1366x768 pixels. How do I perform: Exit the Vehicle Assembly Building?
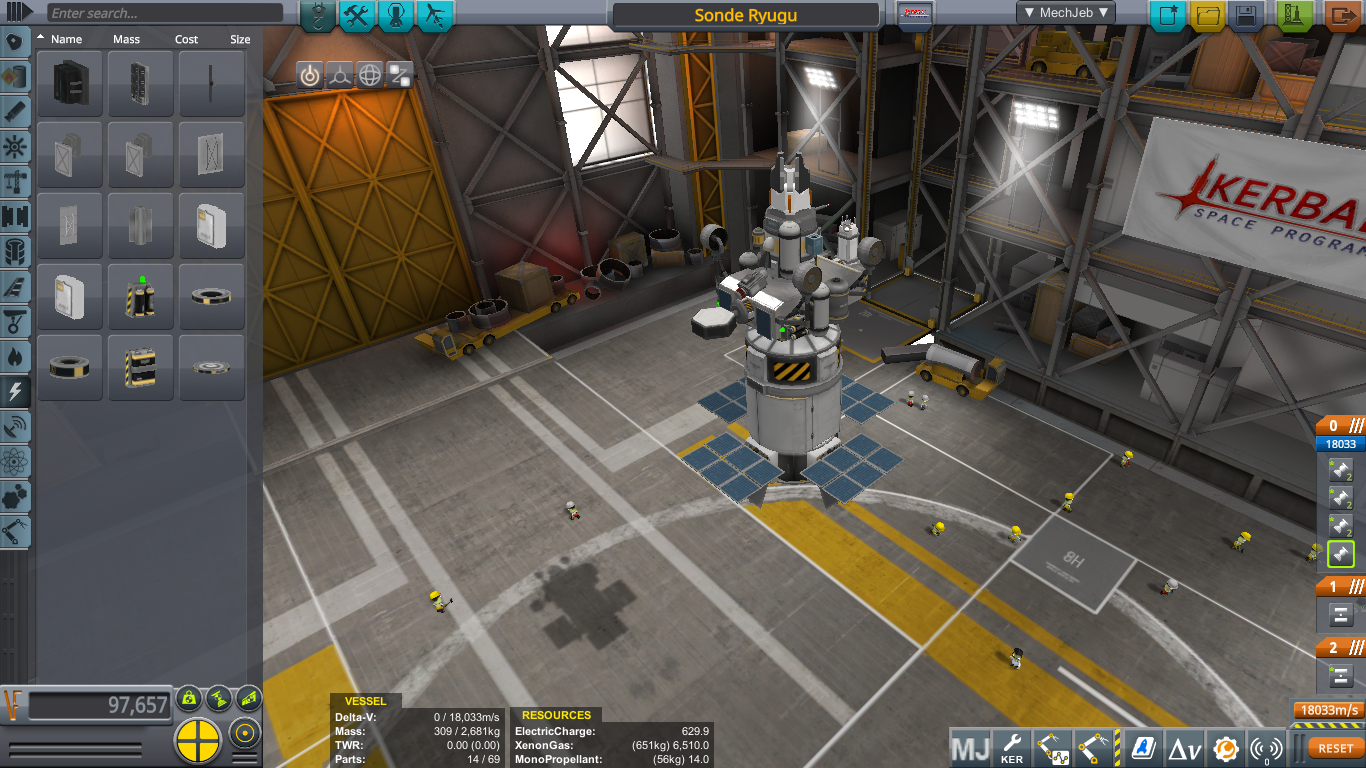click(x=1343, y=15)
